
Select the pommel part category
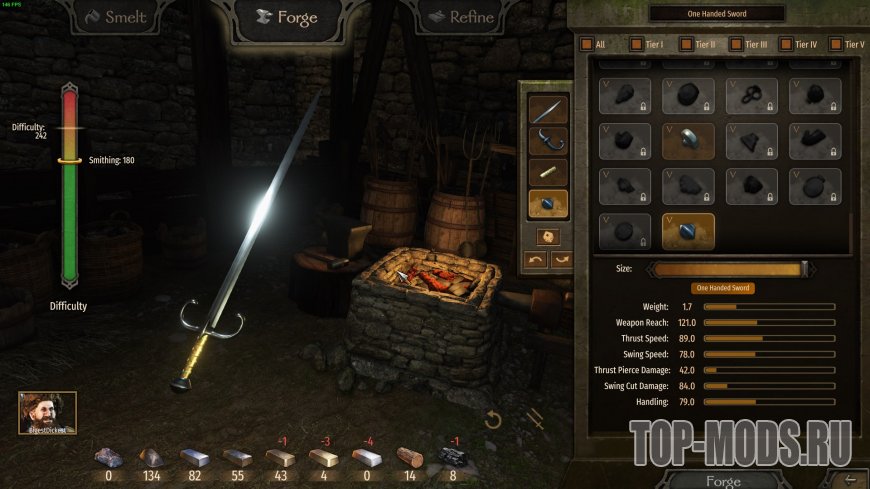click(547, 203)
